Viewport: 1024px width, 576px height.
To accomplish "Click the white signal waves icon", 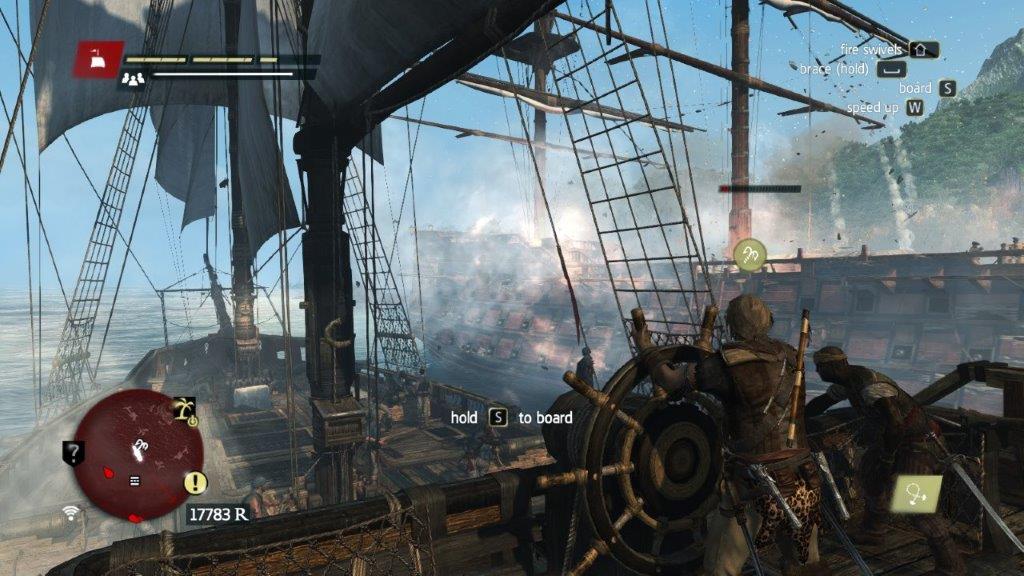I will coord(70,513).
